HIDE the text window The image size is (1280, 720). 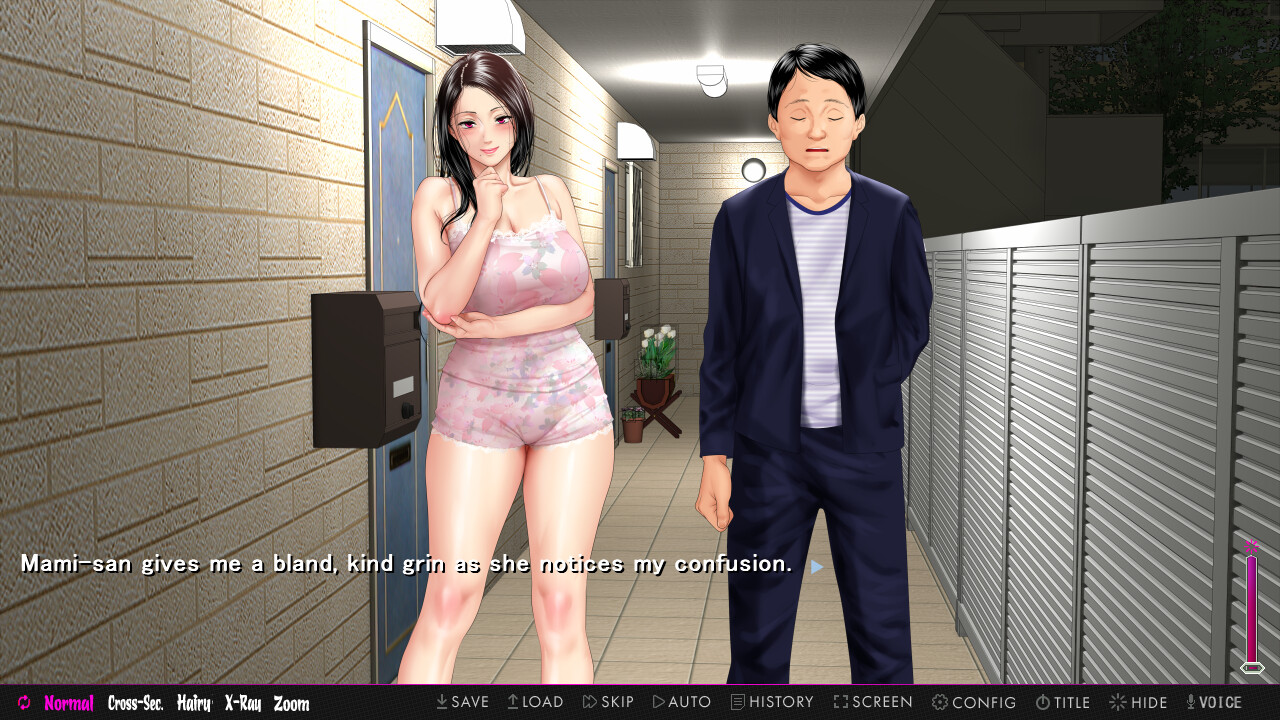click(1138, 702)
